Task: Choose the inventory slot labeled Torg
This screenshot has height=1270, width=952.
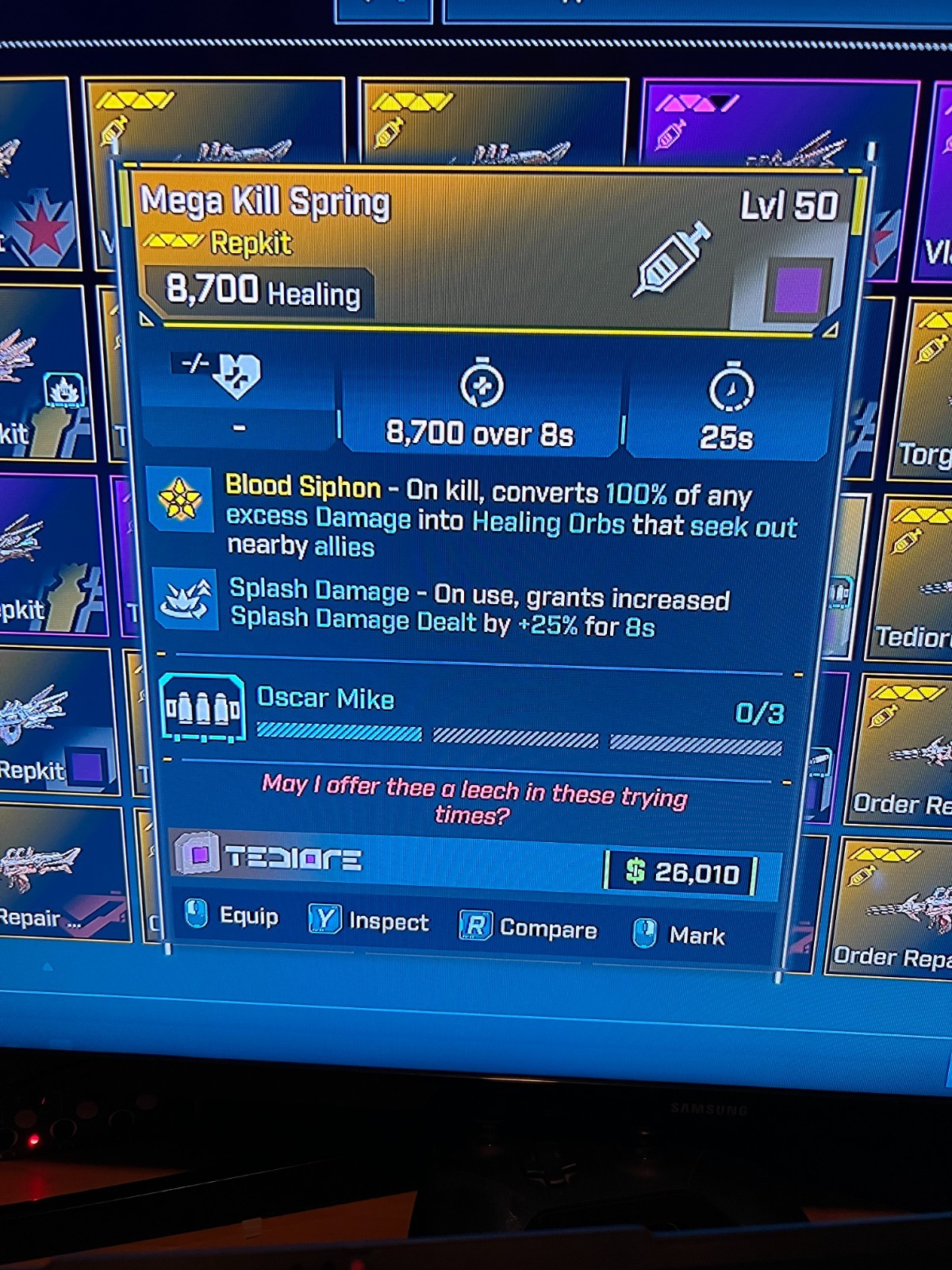Action: [x=924, y=391]
